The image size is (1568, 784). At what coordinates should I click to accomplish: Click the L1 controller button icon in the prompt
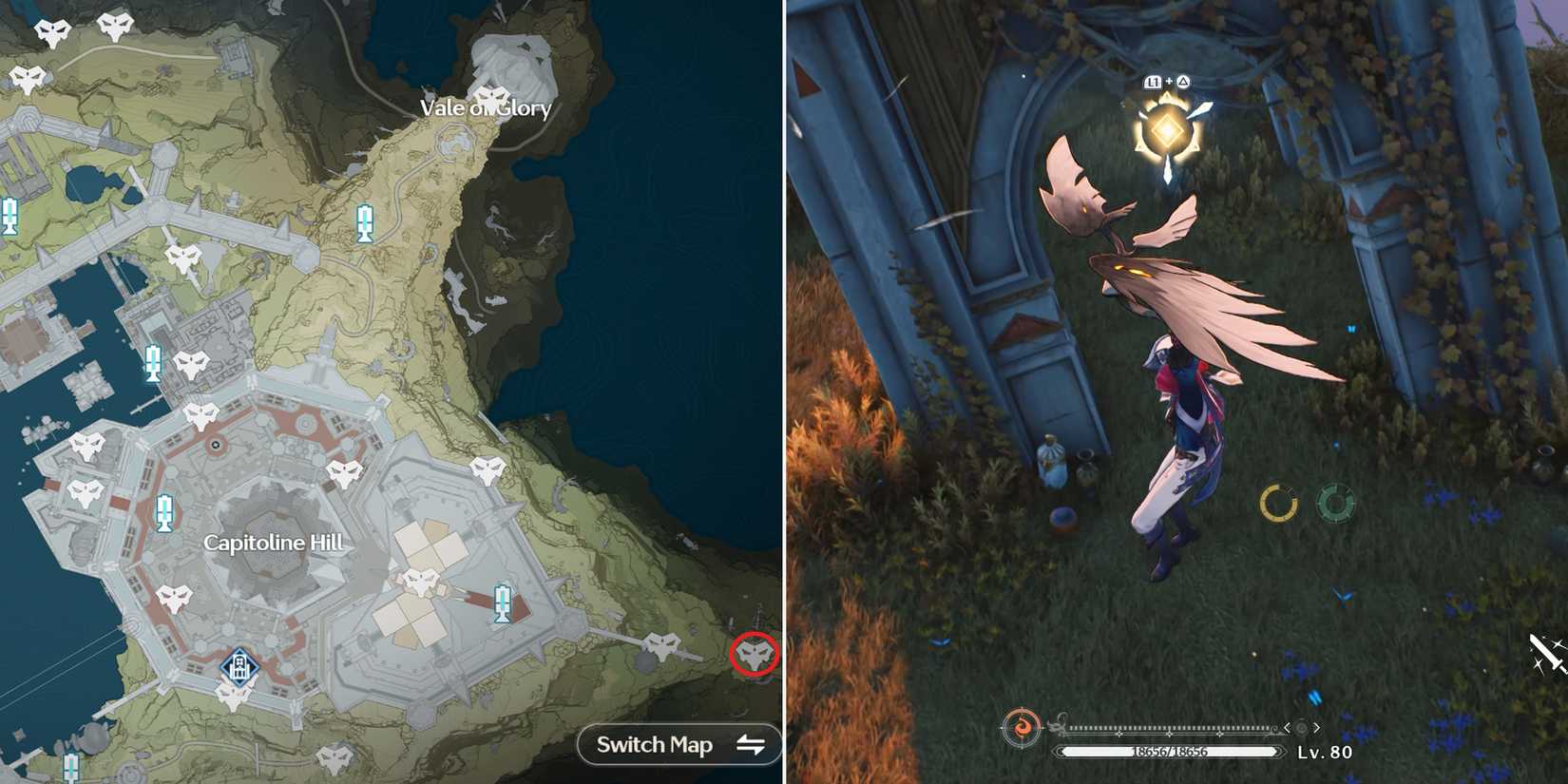pos(1153,83)
